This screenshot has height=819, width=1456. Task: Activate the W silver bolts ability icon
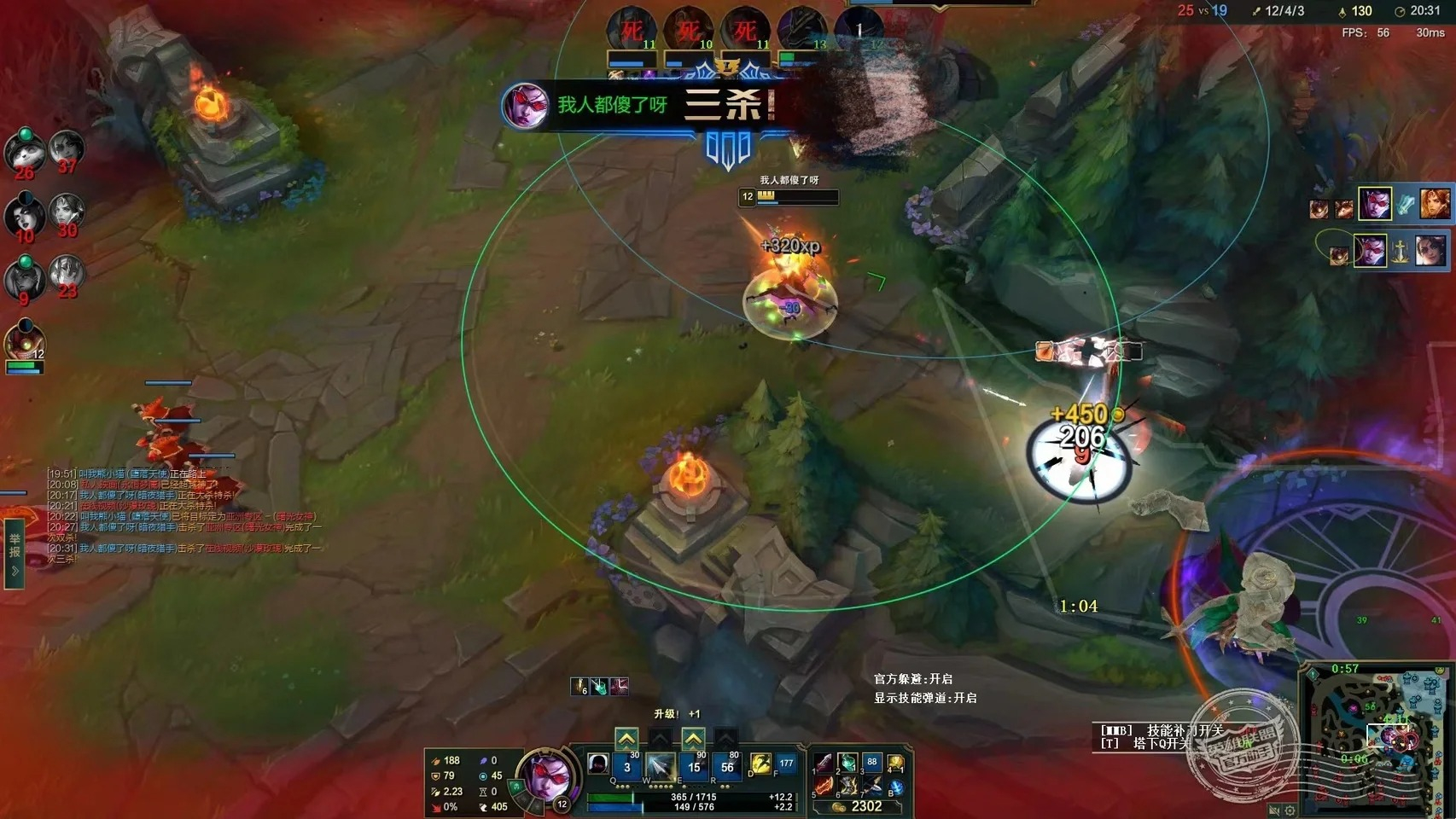pyautogui.click(x=660, y=767)
